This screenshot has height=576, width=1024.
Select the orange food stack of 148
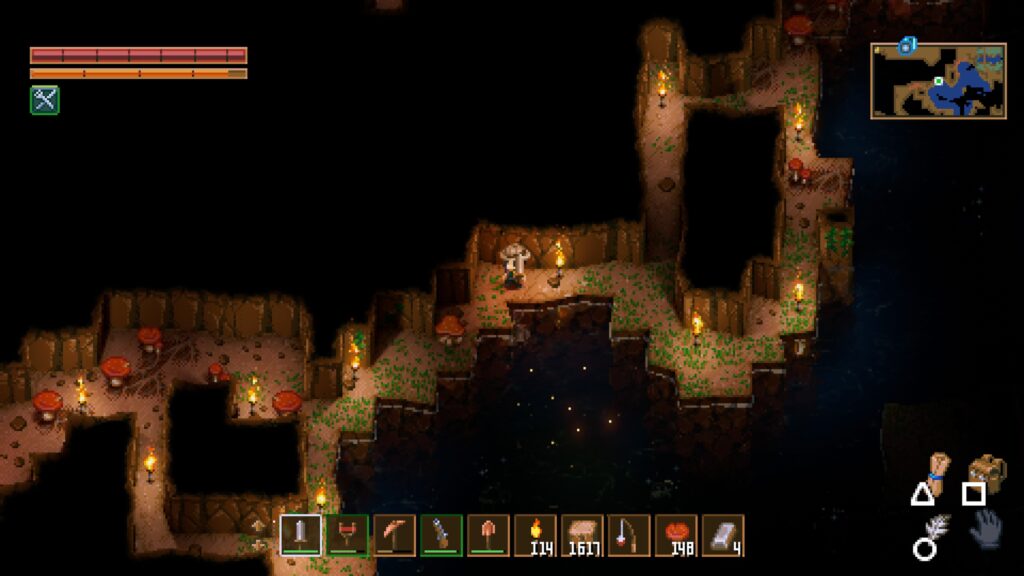676,535
